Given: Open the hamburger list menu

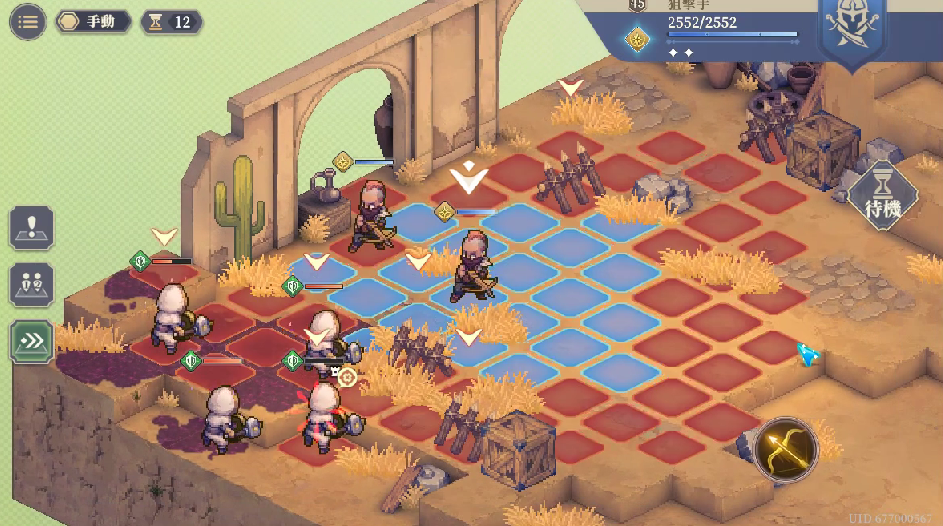Looking at the screenshot, I should coord(28,21).
